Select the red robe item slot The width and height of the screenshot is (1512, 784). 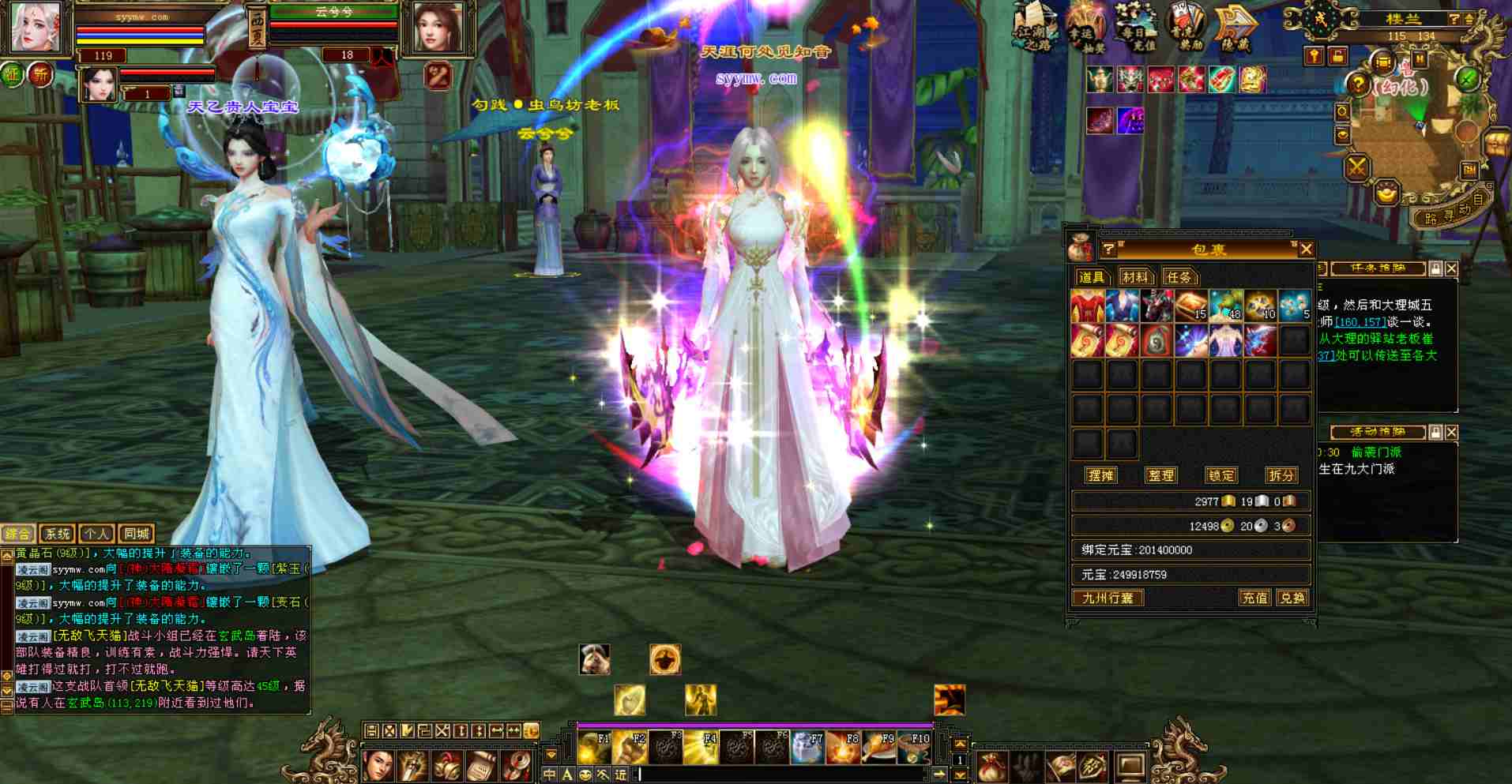1087,306
